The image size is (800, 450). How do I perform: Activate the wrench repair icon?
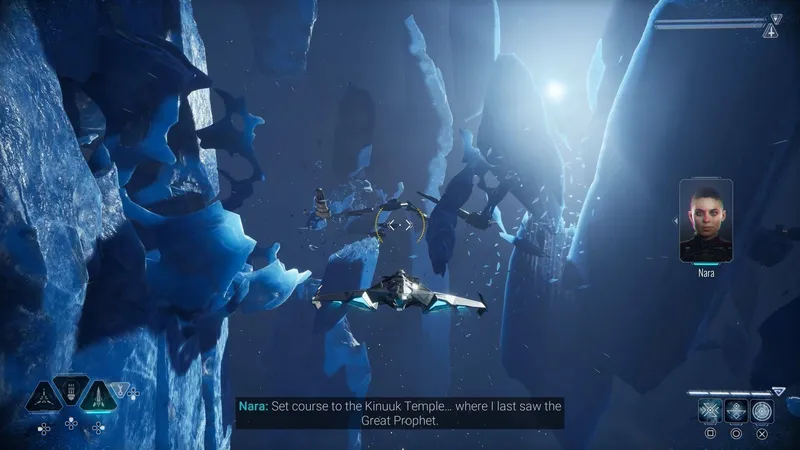point(122,391)
